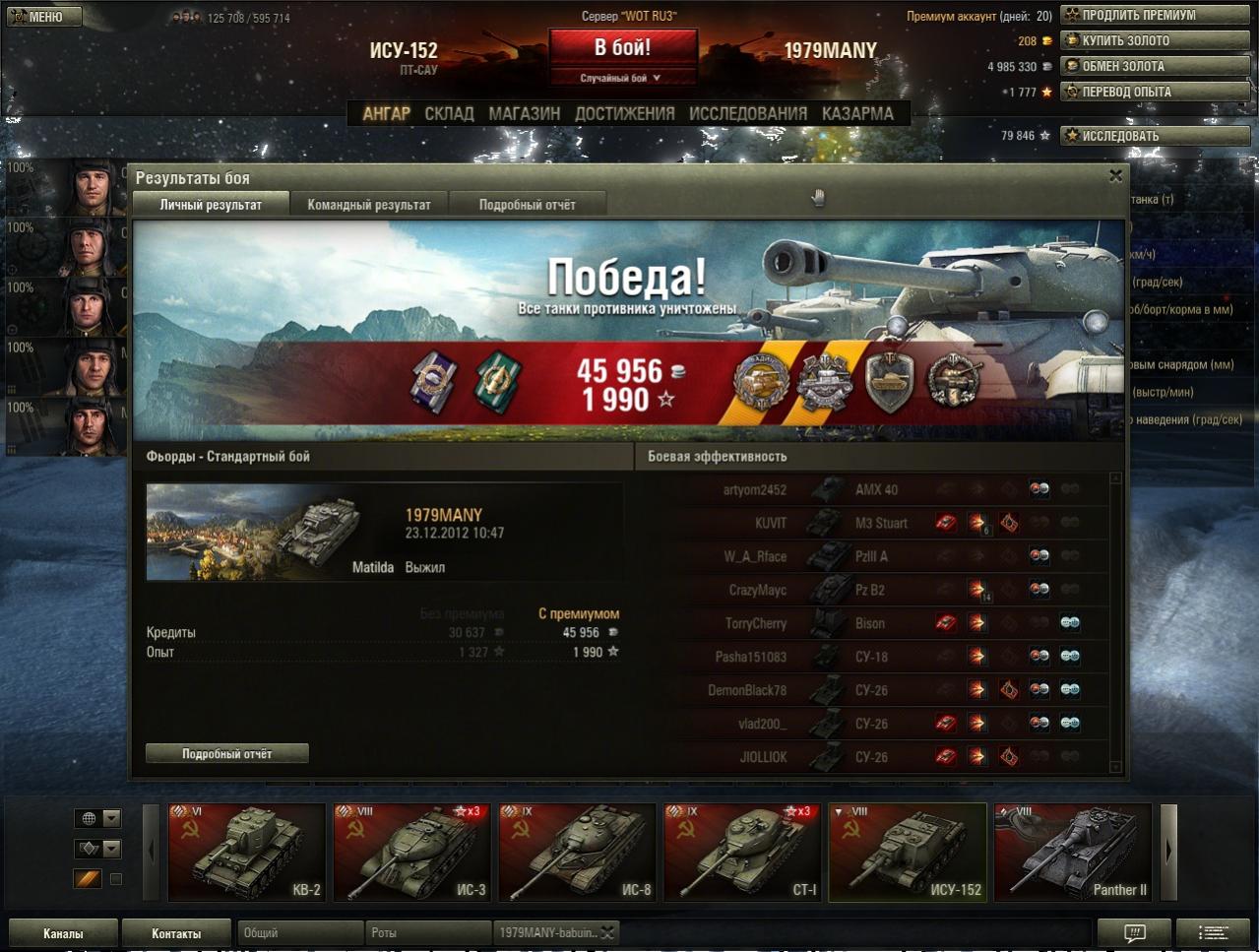Visit the КАЗАРМА section

coord(857,114)
